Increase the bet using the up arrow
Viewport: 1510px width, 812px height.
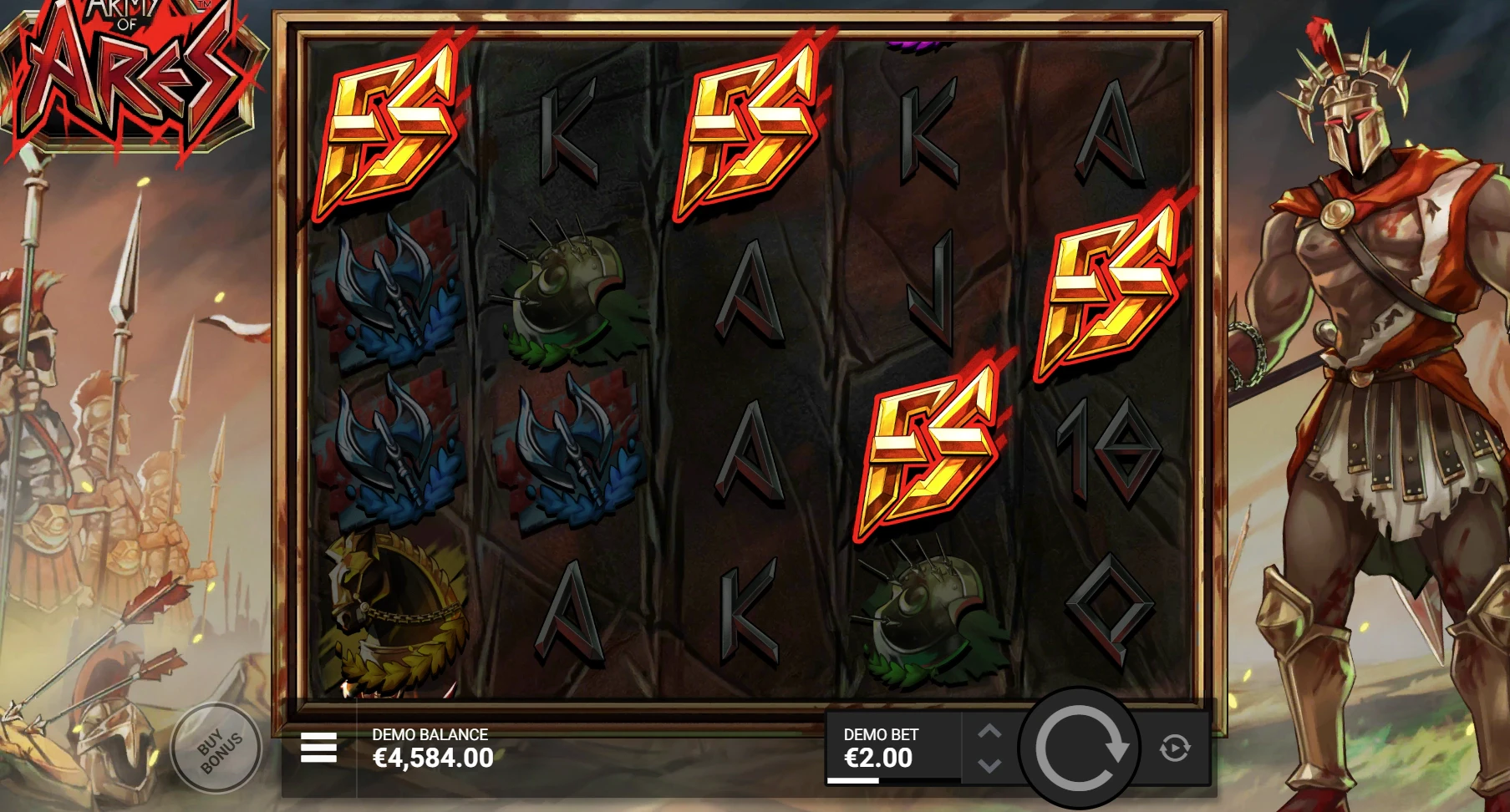pos(991,733)
